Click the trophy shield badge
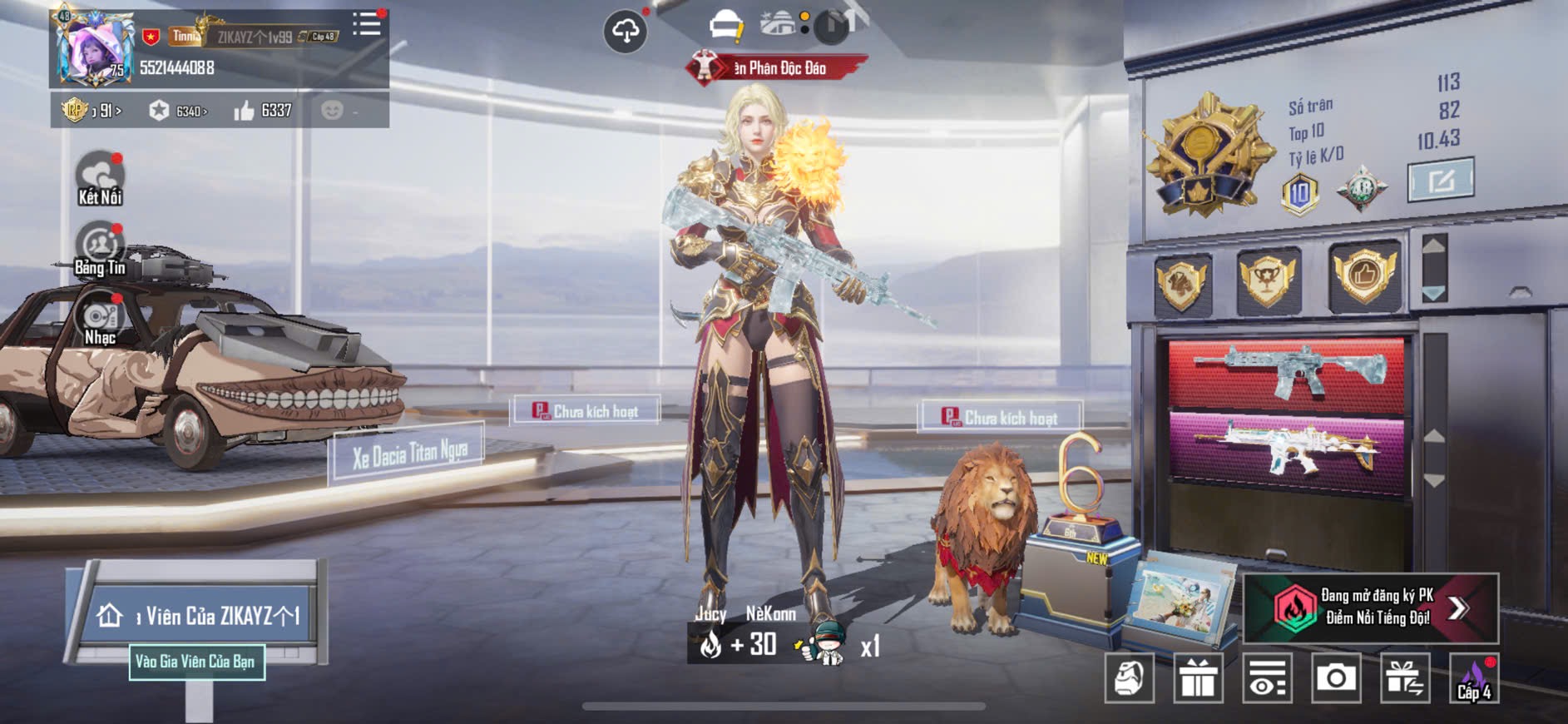Screen dimensions: 1568x724 click(1268, 280)
